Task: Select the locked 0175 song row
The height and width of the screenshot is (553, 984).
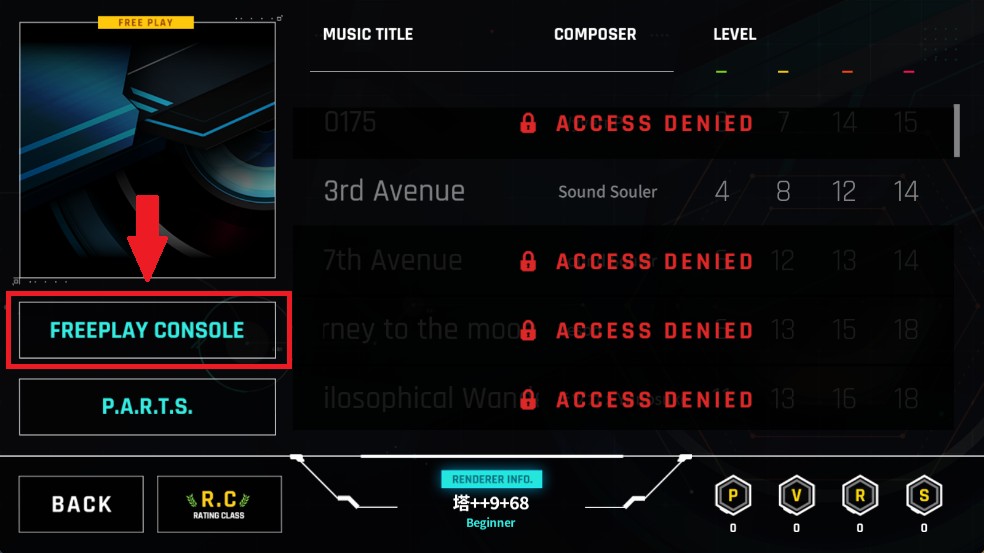Action: coord(620,124)
